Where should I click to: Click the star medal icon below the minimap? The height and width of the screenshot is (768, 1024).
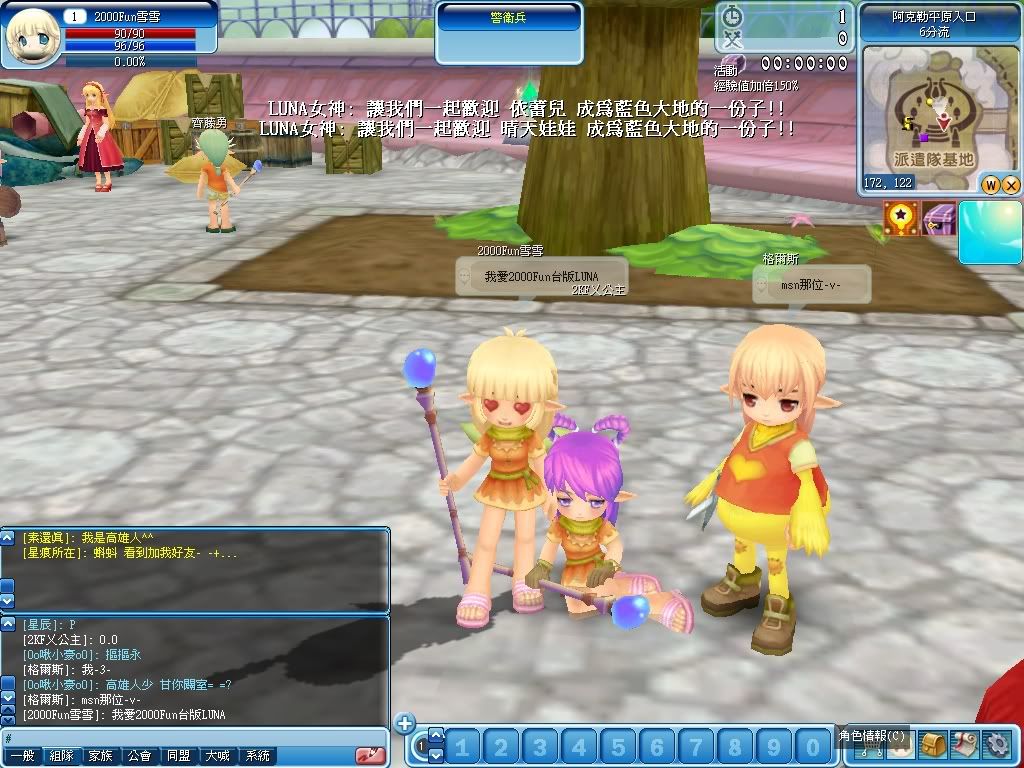[900, 219]
